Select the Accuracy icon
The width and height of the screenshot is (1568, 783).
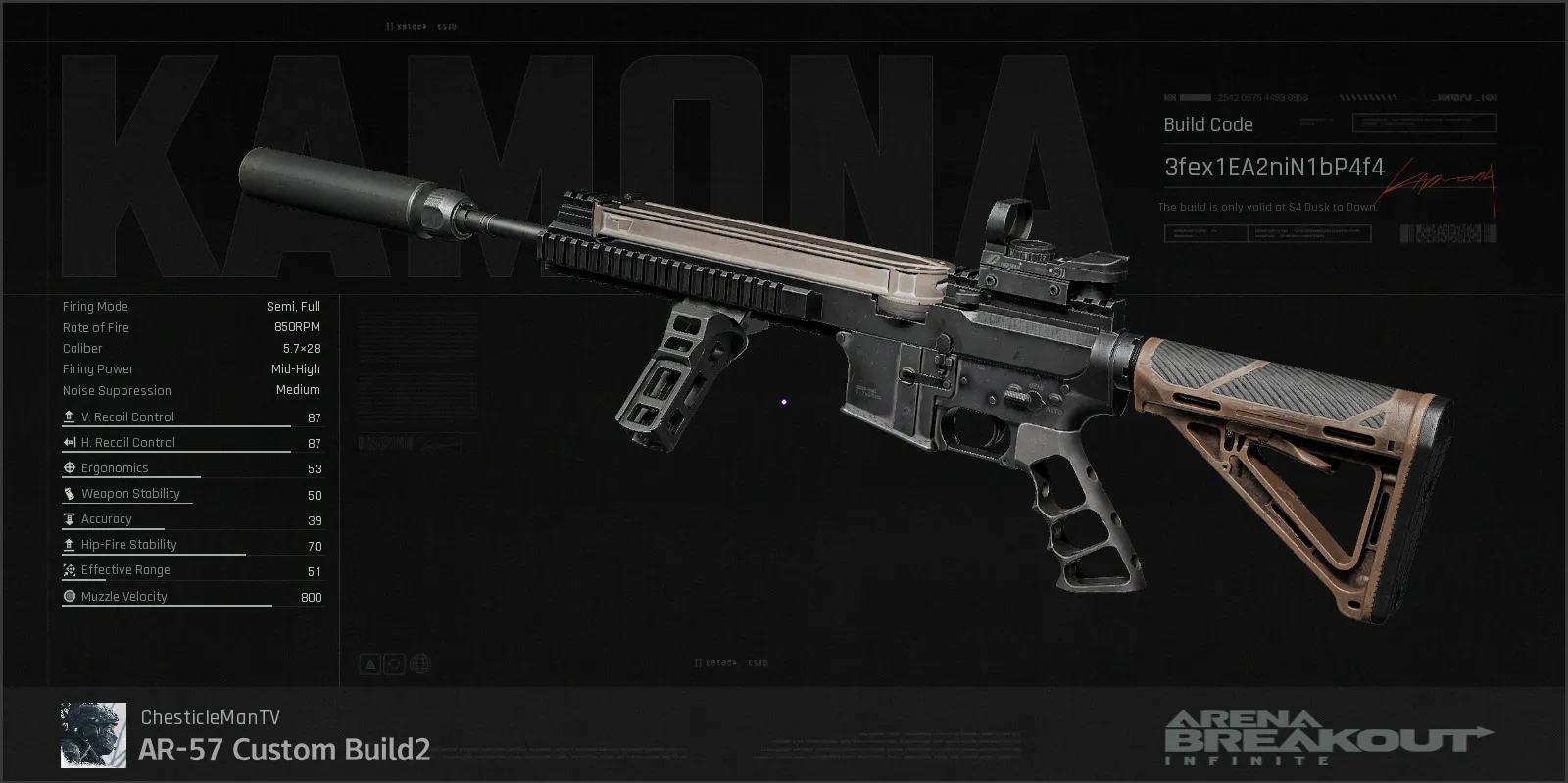[x=69, y=518]
